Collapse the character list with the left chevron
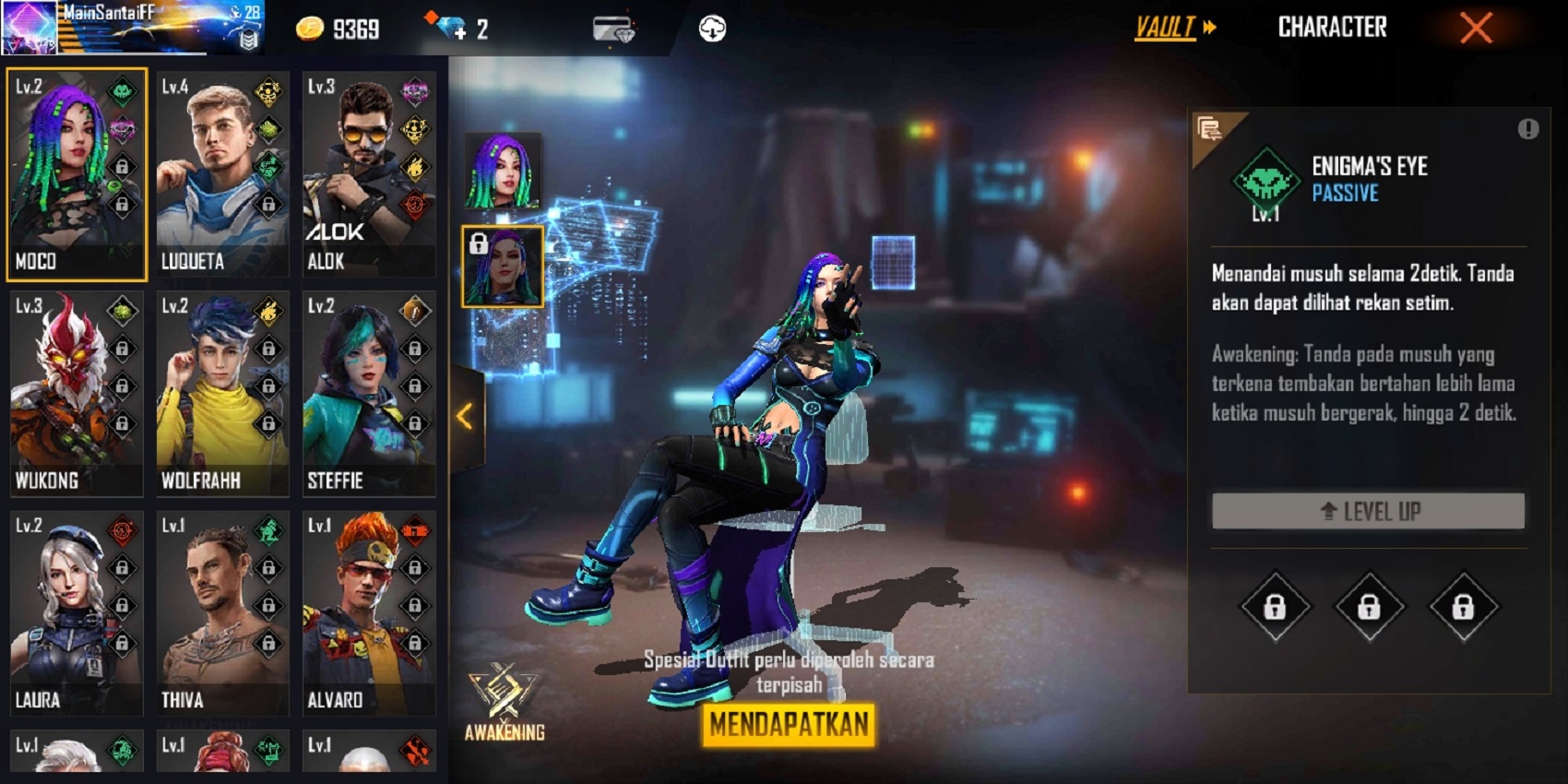This screenshot has width=1568, height=784. coord(465,415)
